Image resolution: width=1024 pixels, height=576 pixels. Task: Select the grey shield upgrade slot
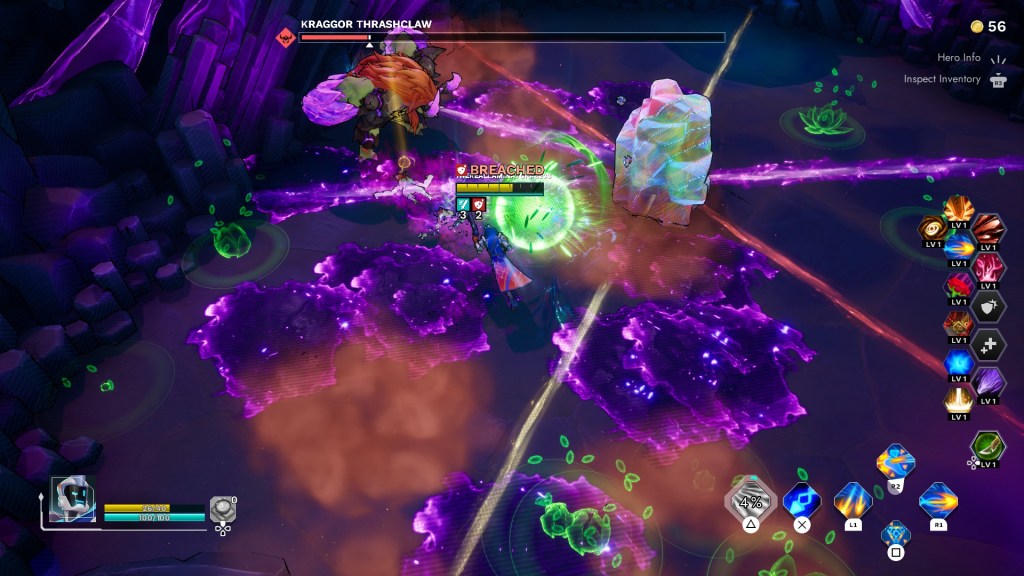989,306
